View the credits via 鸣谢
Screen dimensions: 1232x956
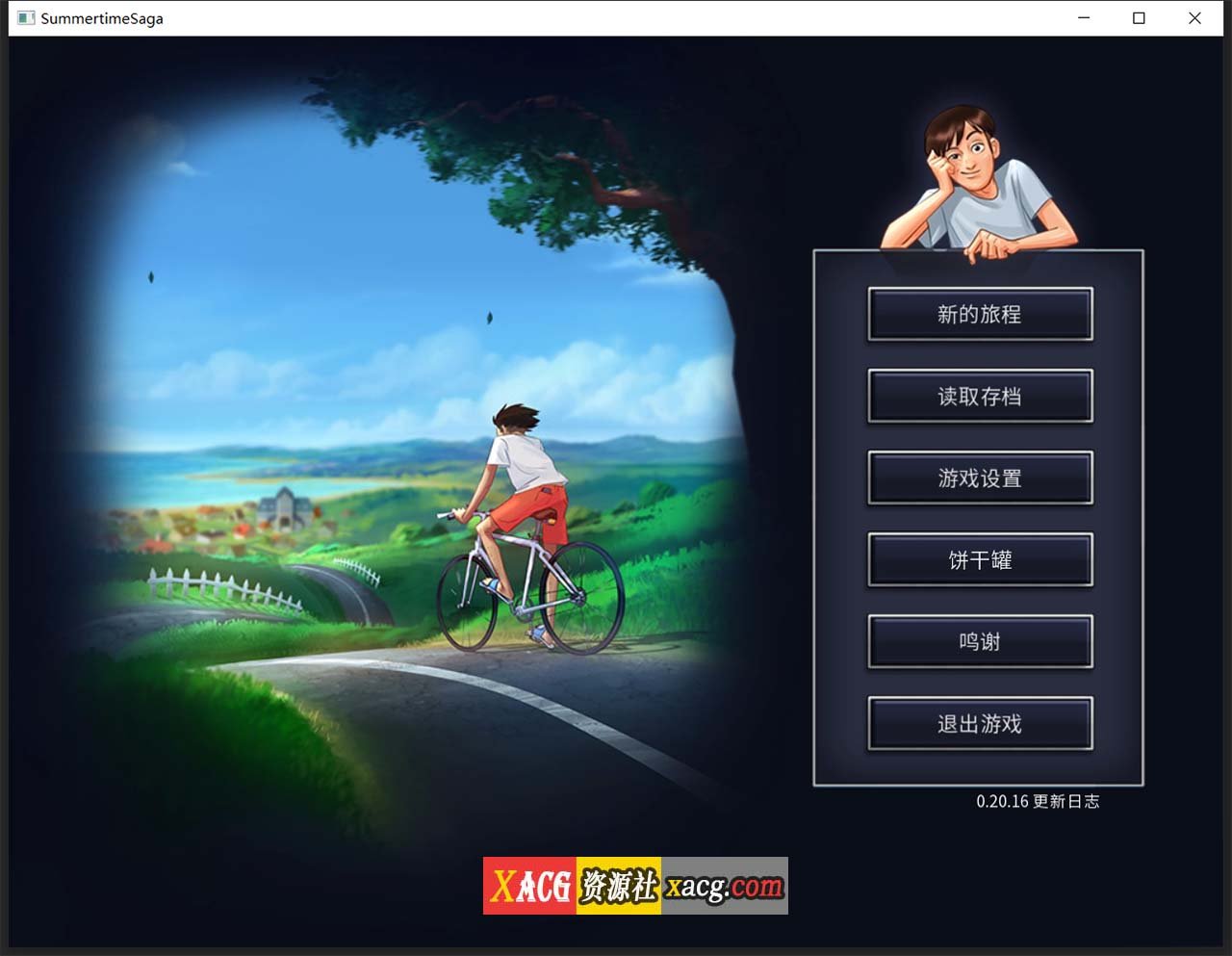tap(979, 642)
